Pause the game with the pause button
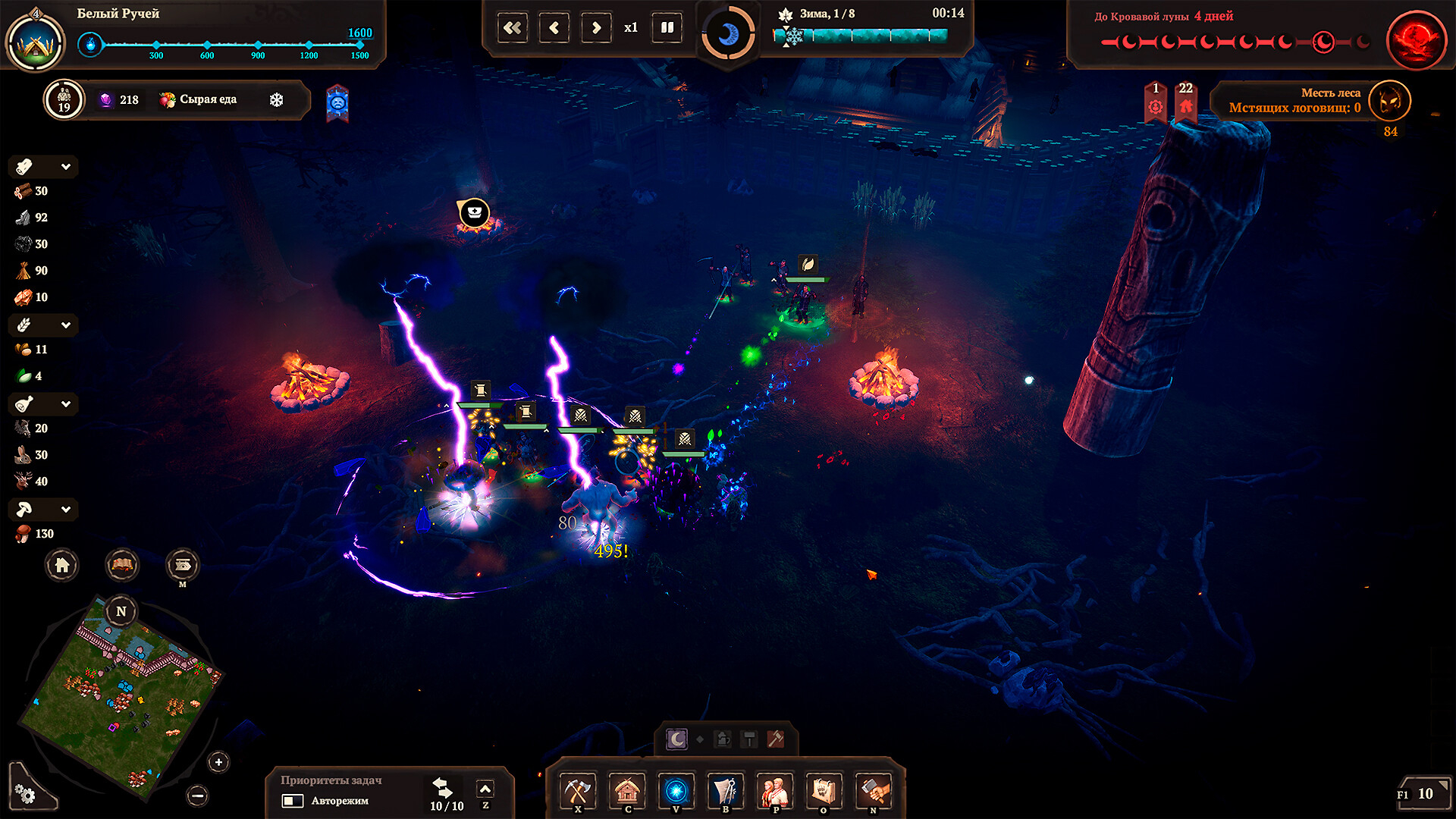The width and height of the screenshot is (1456, 819). pos(667,28)
